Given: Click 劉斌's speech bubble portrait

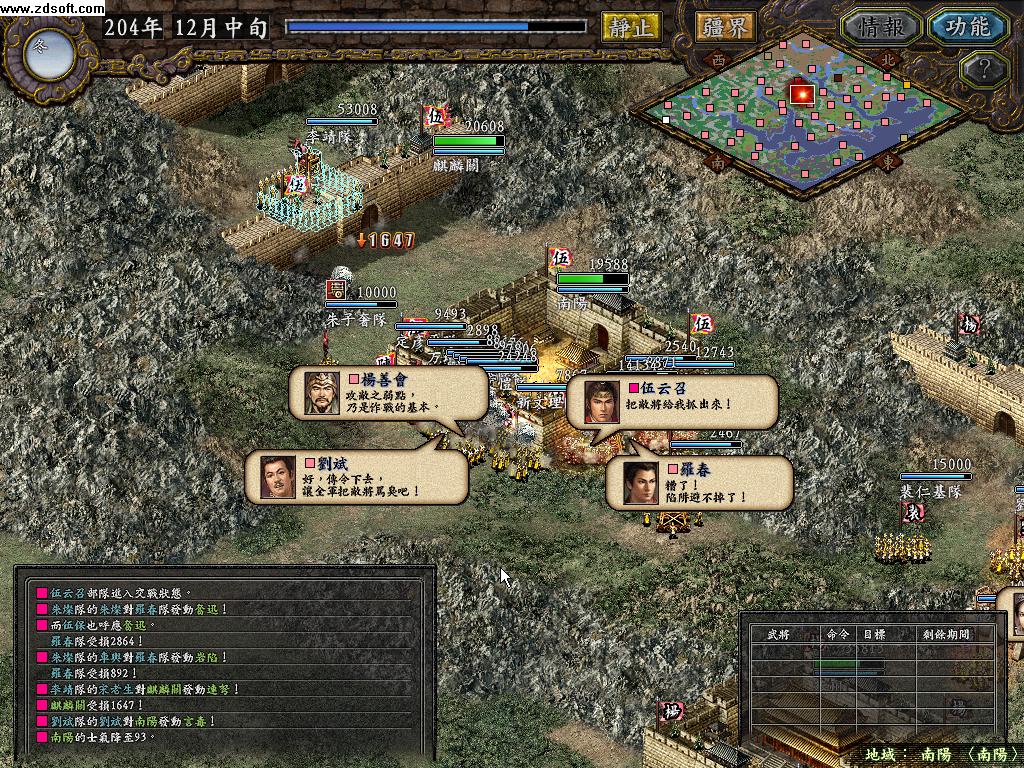Looking at the screenshot, I should (x=276, y=477).
